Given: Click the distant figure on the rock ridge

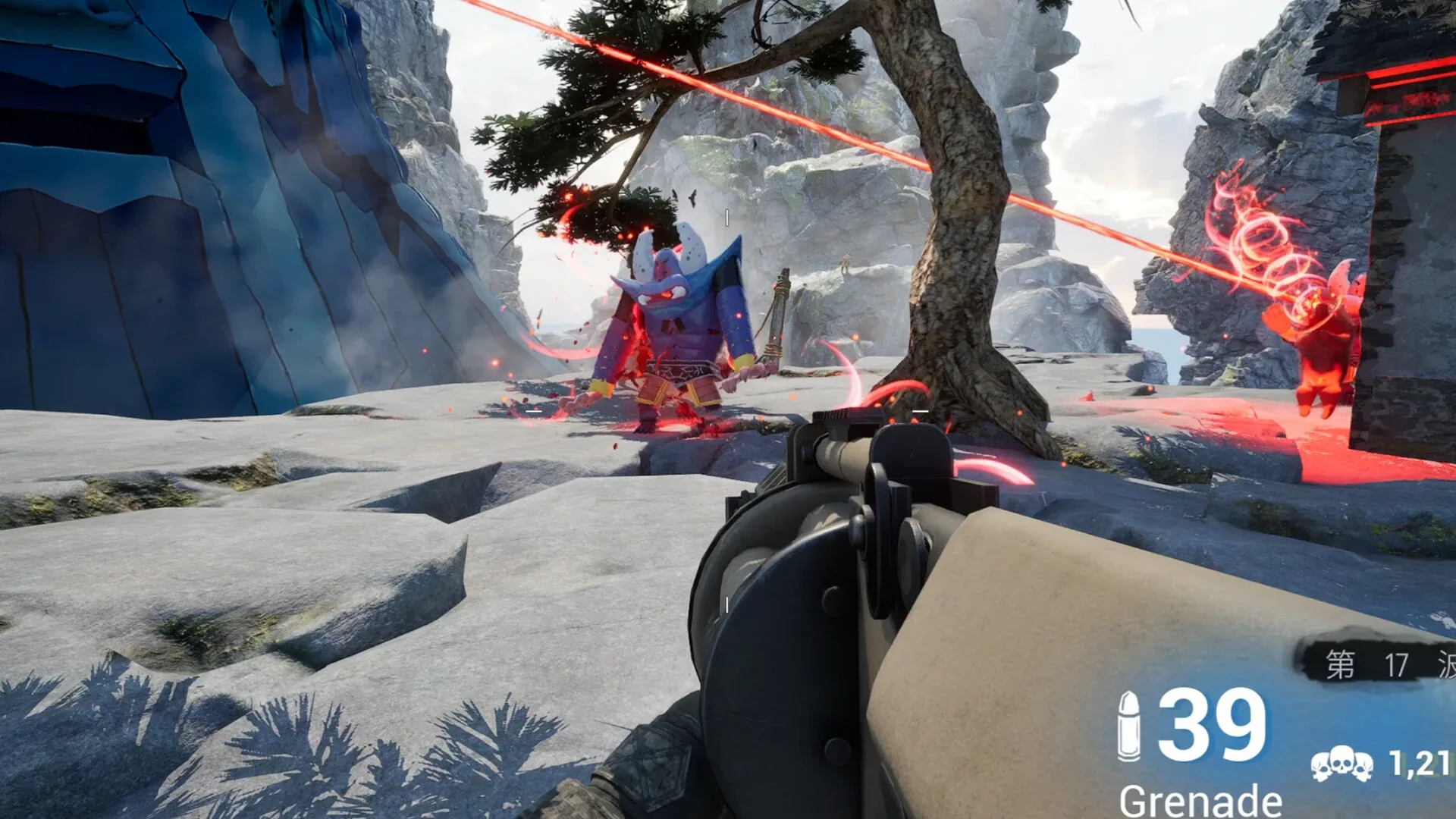Looking at the screenshot, I should [846, 262].
